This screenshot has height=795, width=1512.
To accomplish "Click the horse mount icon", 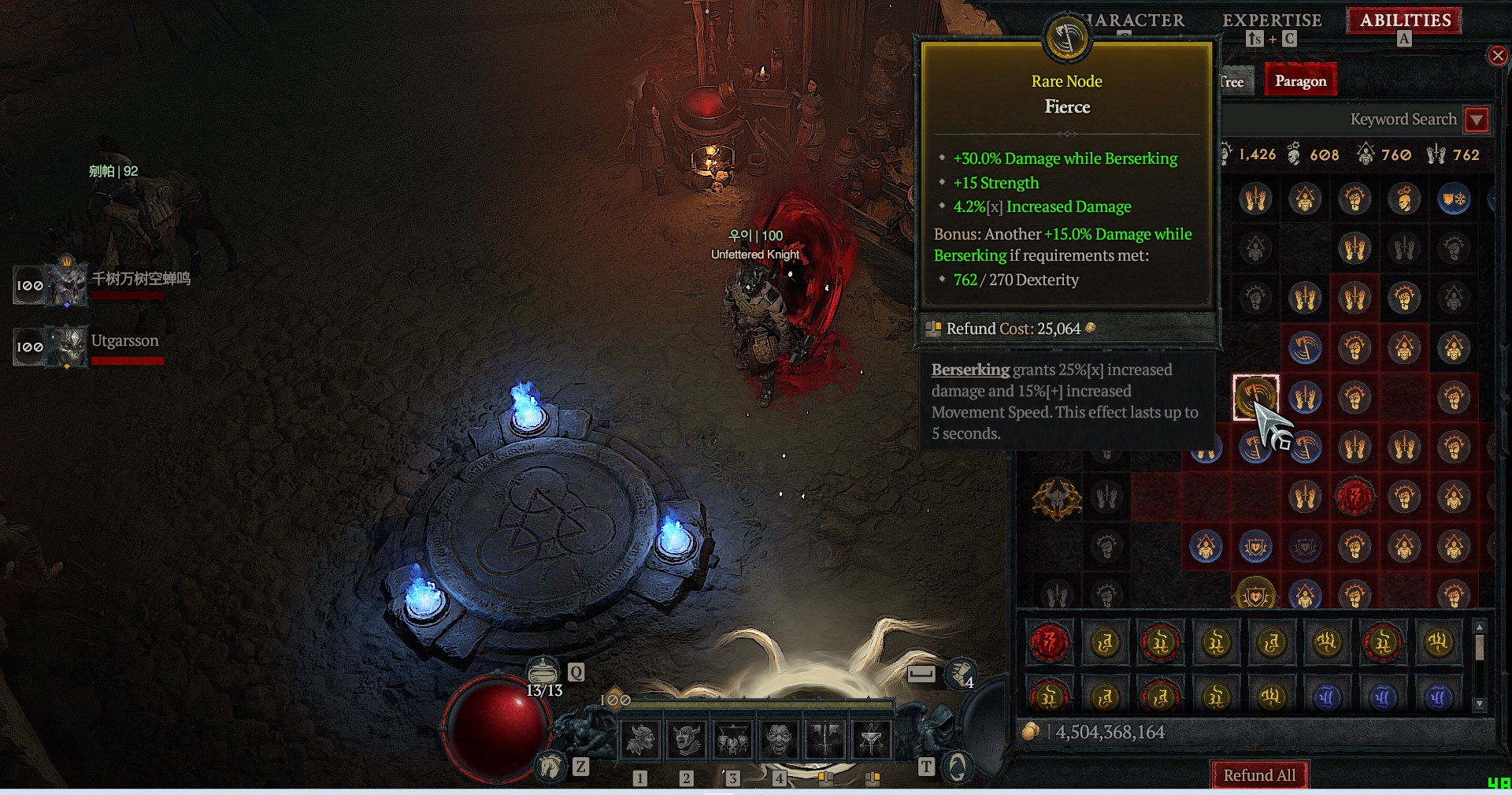I will (550, 765).
